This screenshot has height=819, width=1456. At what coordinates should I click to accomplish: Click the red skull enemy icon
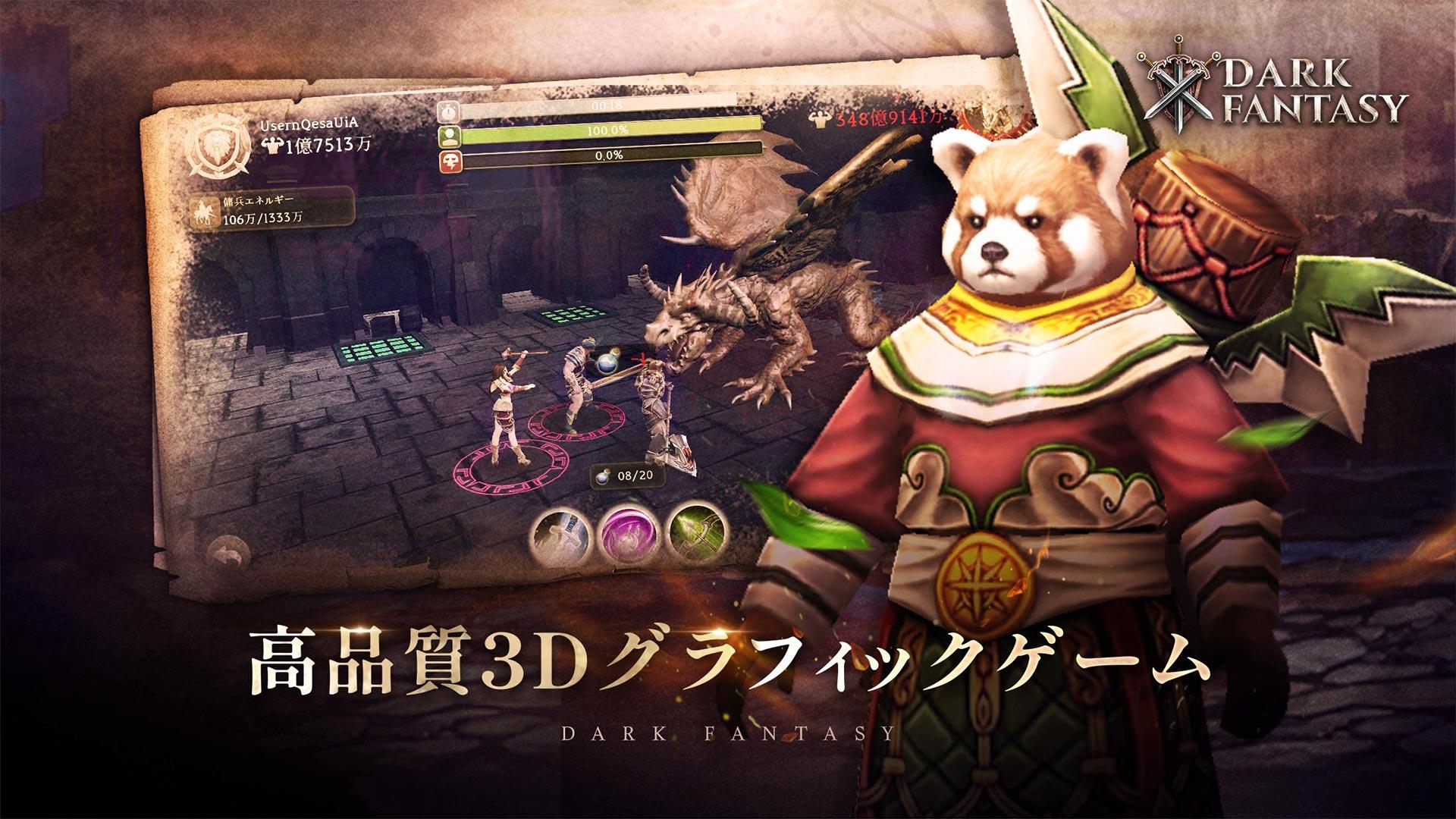coord(450,159)
